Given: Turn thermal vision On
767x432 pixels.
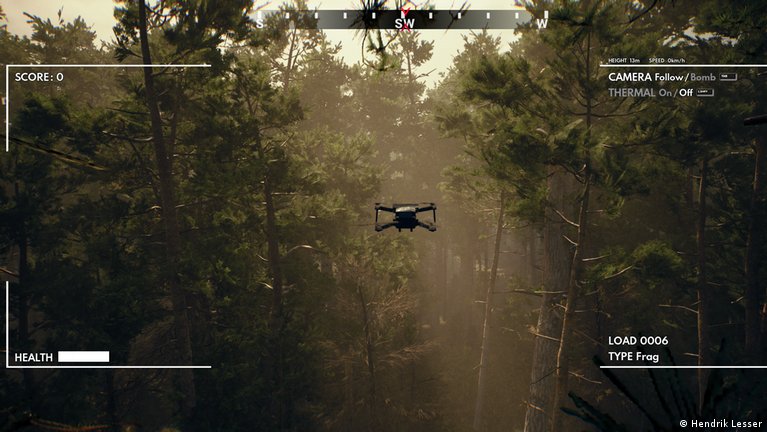Looking at the screenshot, I should (x=665, y=92).
